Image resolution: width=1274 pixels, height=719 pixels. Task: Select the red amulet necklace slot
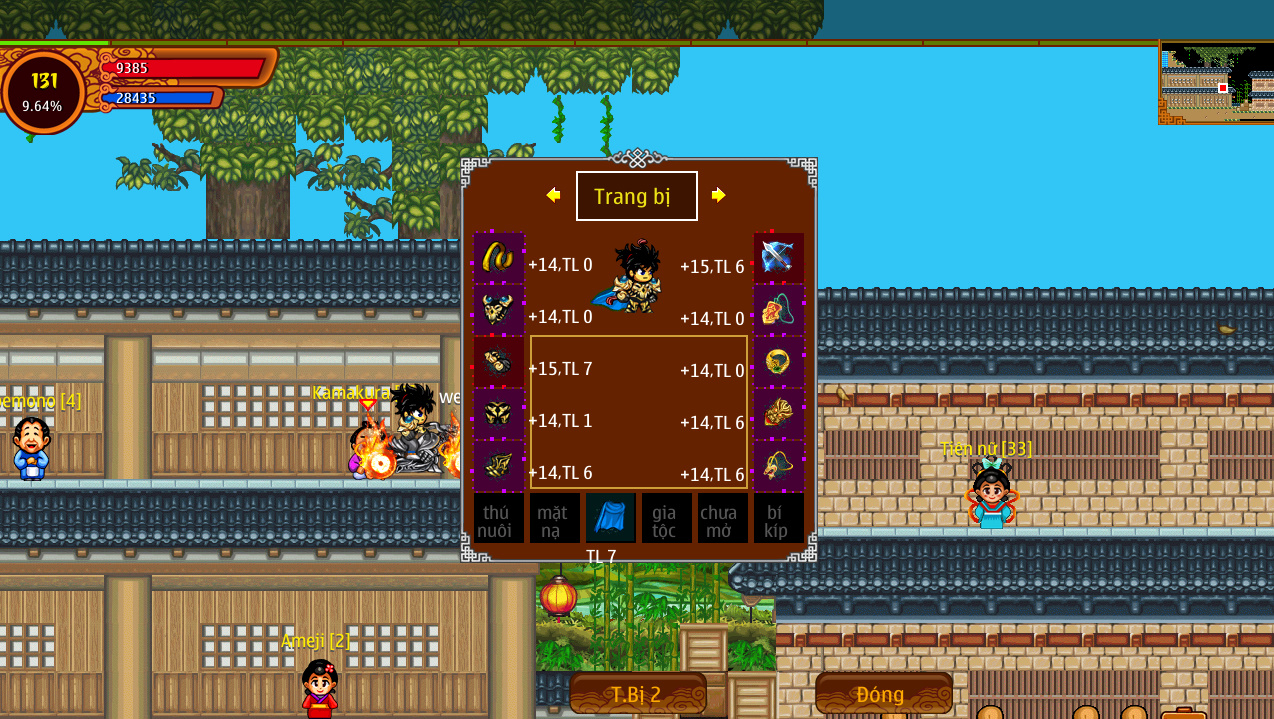coord(778,310)
